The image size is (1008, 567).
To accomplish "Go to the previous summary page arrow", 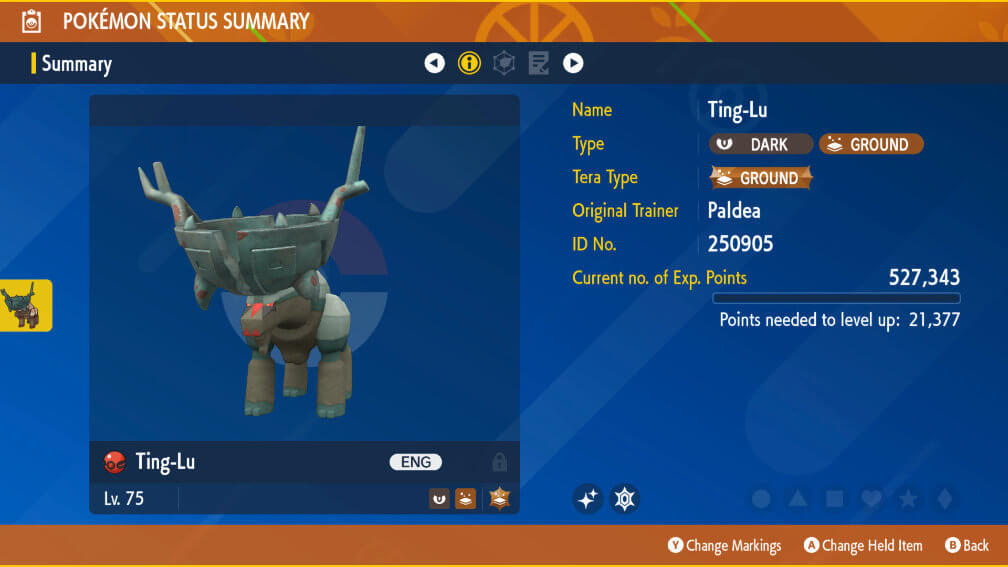I will coord(434,63).
